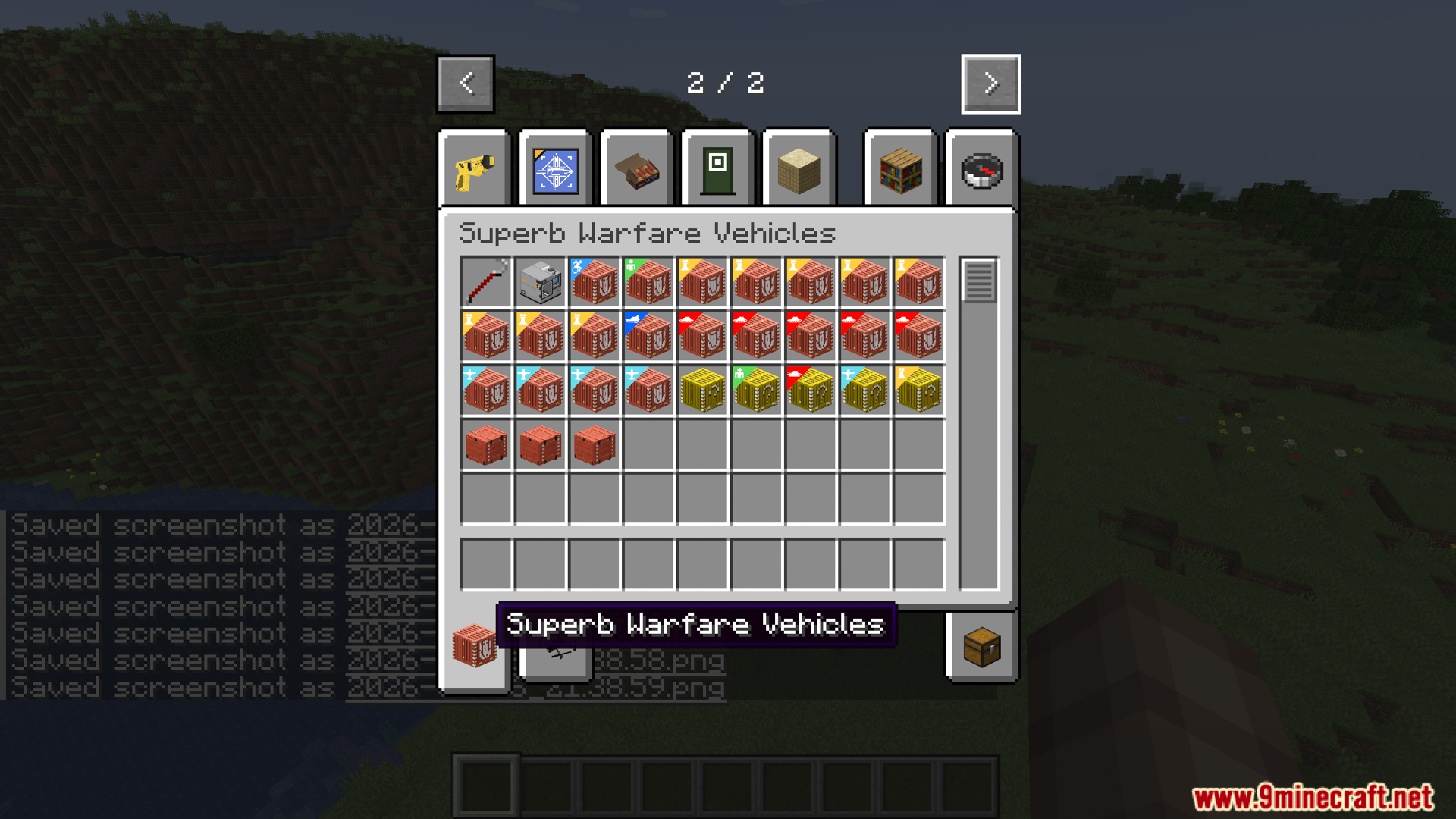Grab the cyan aircraft container crate
This screenshot has height=819, width=1456.
coord(485,391)
